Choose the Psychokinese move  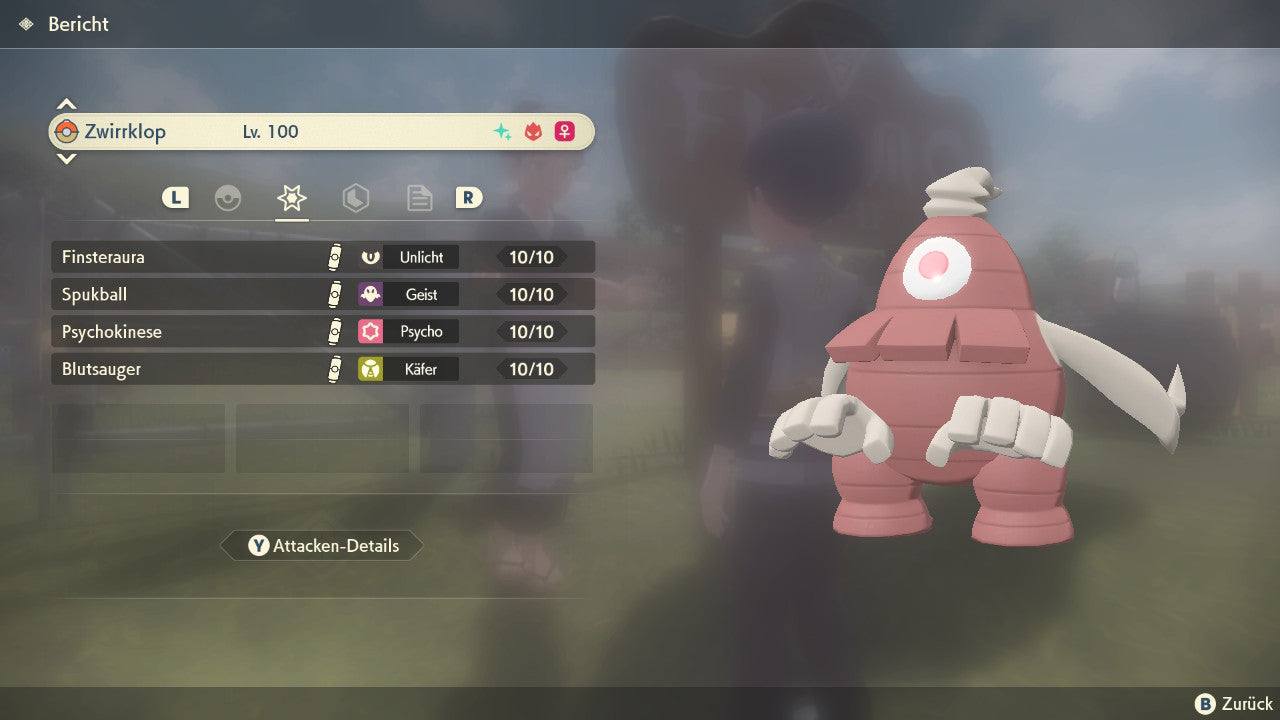[x=322, y=331]
